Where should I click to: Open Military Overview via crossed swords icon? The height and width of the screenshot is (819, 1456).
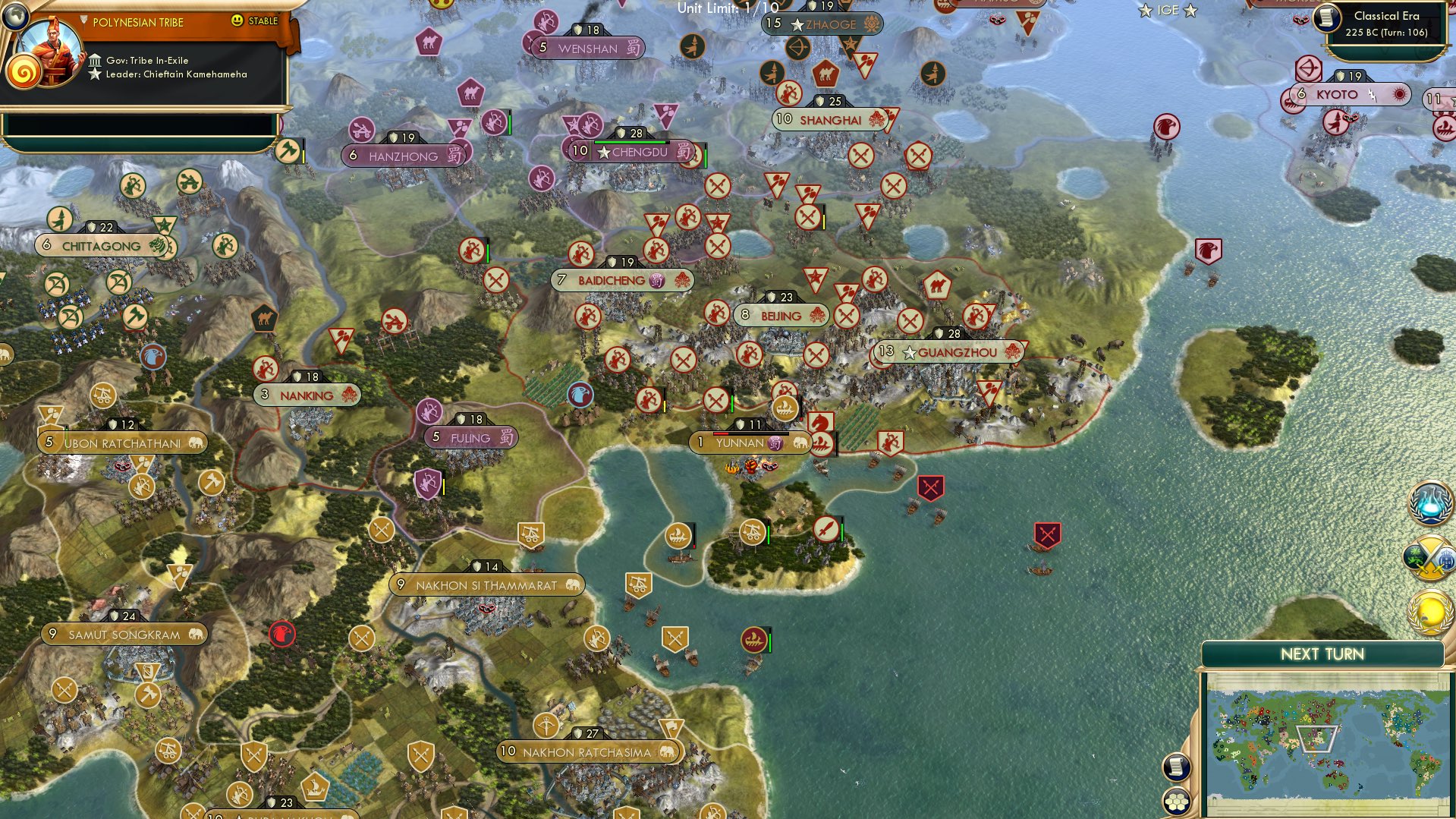coord(1429,559)
